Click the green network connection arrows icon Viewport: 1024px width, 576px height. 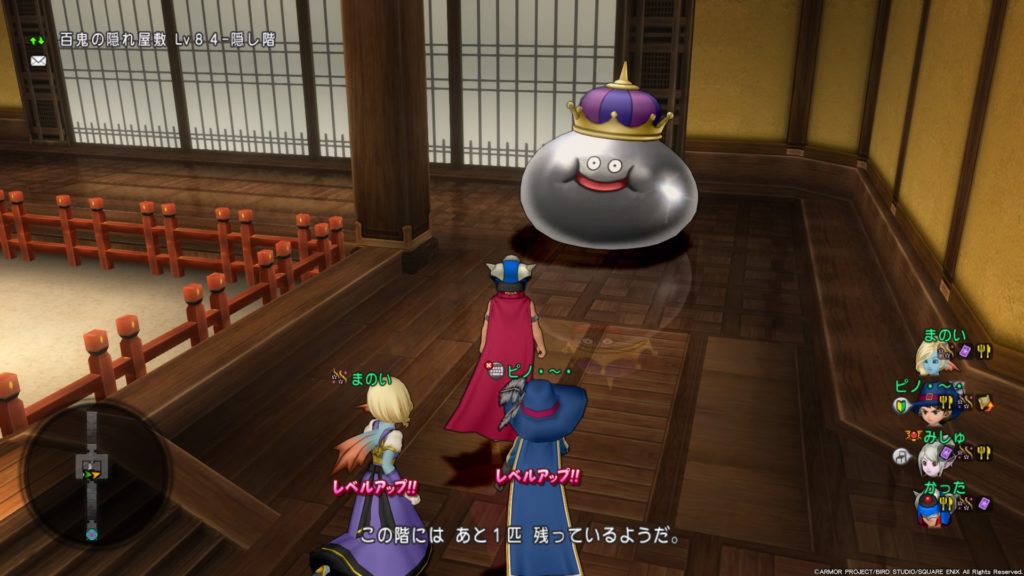tap(38, 40)
